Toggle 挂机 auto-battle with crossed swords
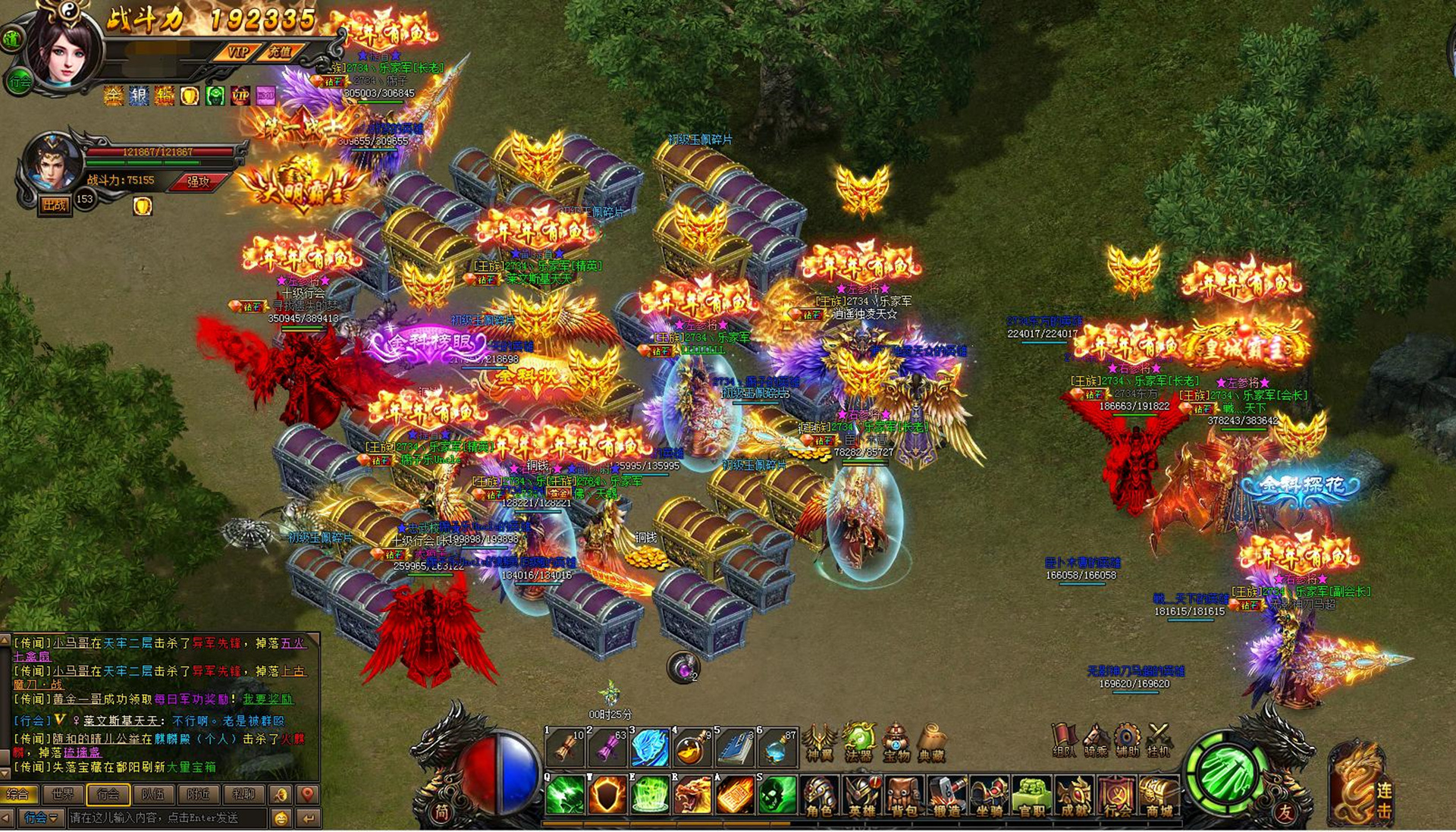Image resolution: width=1456 pixels, height=832 pixels. tap(1158, 740)
